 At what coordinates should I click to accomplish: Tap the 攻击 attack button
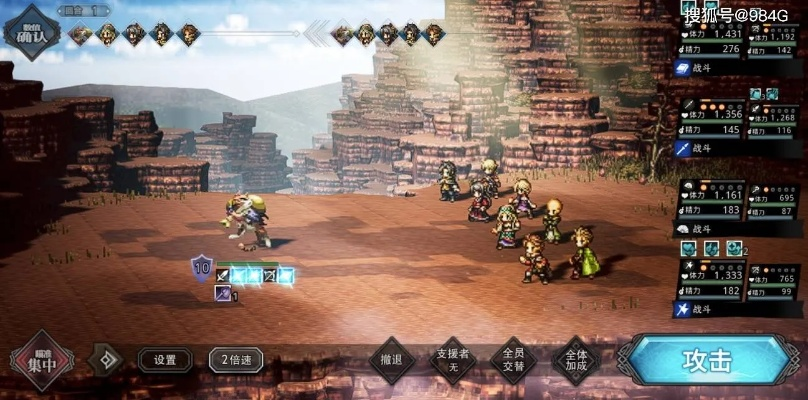click(x=707, y=360)
